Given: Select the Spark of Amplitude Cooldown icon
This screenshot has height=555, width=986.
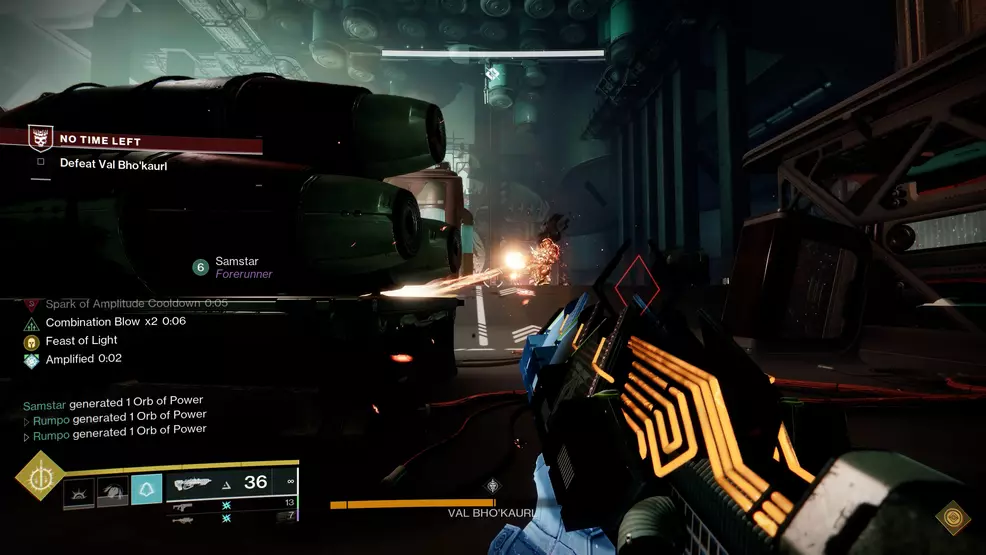Looking at the screenshot, I should (x=31, y=304).
